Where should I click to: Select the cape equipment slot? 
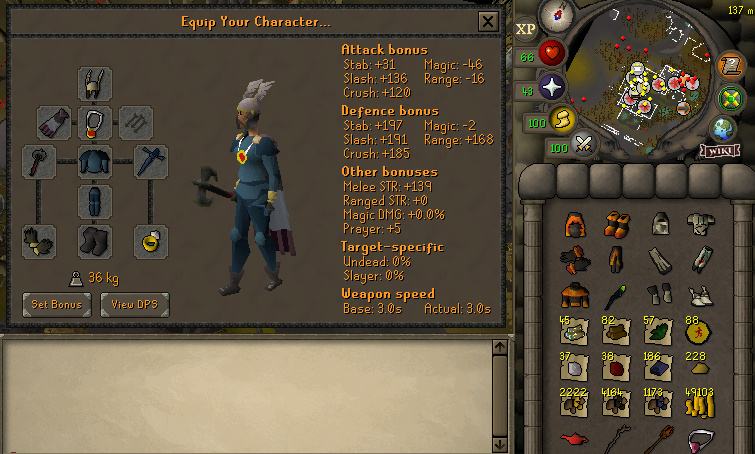(54, 123)
